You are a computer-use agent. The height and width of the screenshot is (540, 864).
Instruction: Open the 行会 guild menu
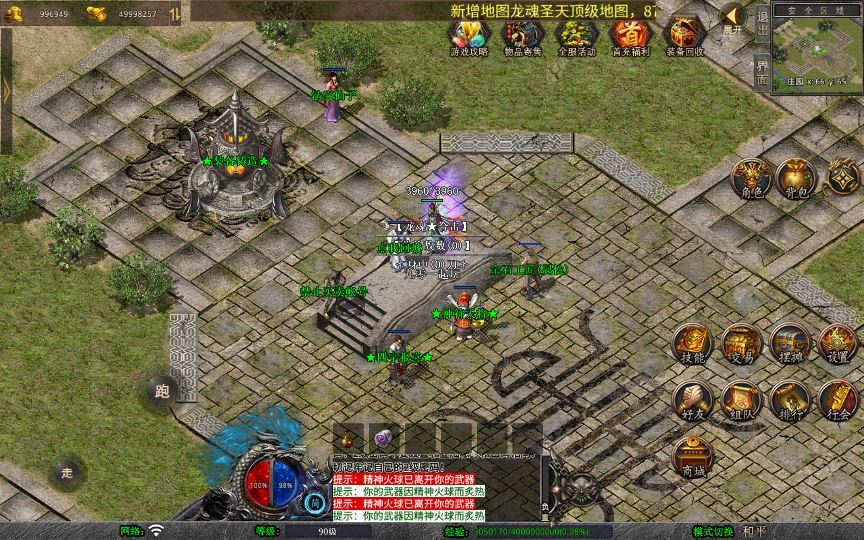[x=838, y=399]
